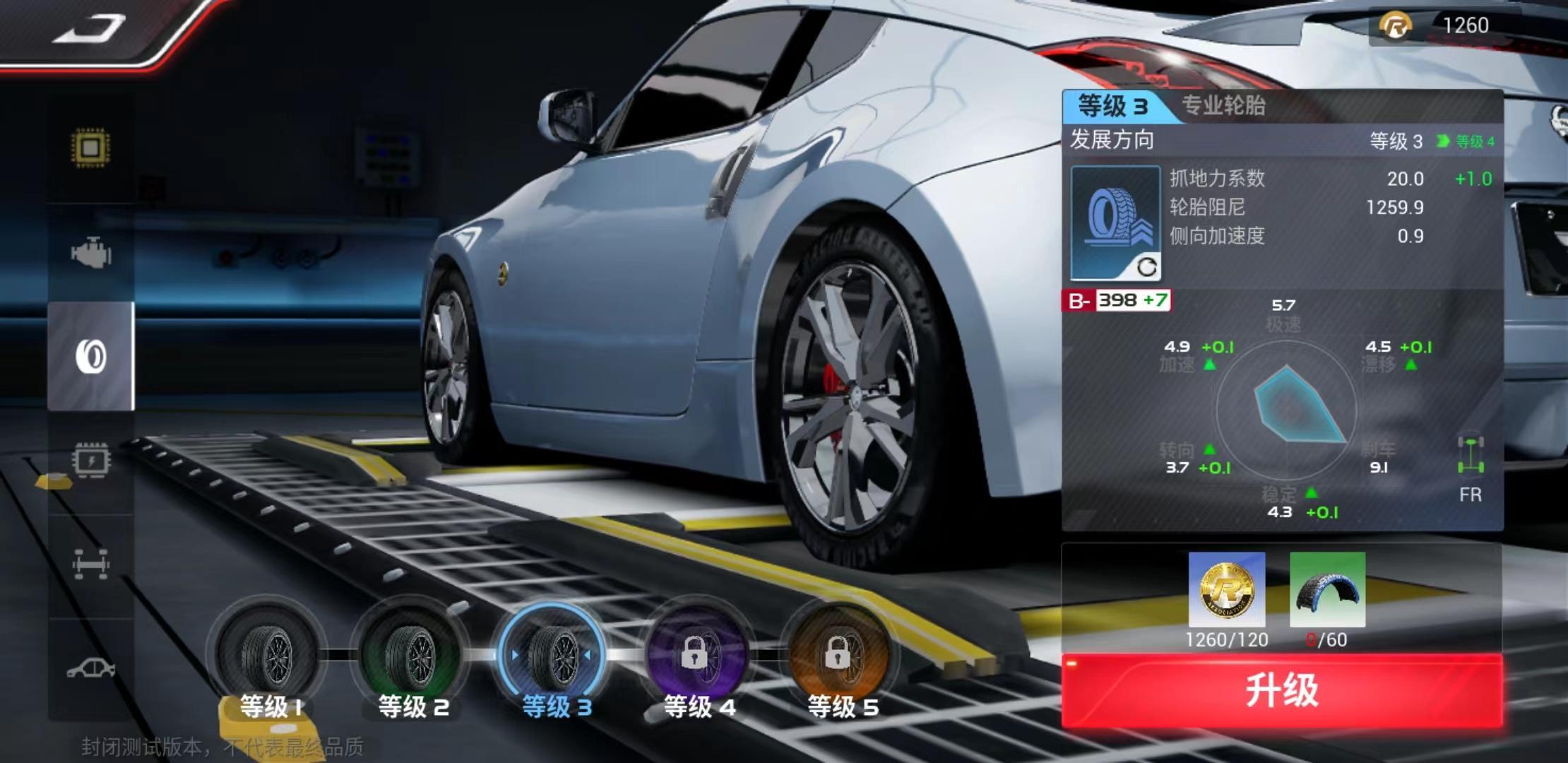Select the tire upgrade category
Viewport: 1568px width, 763px height.
coord(90,356)
